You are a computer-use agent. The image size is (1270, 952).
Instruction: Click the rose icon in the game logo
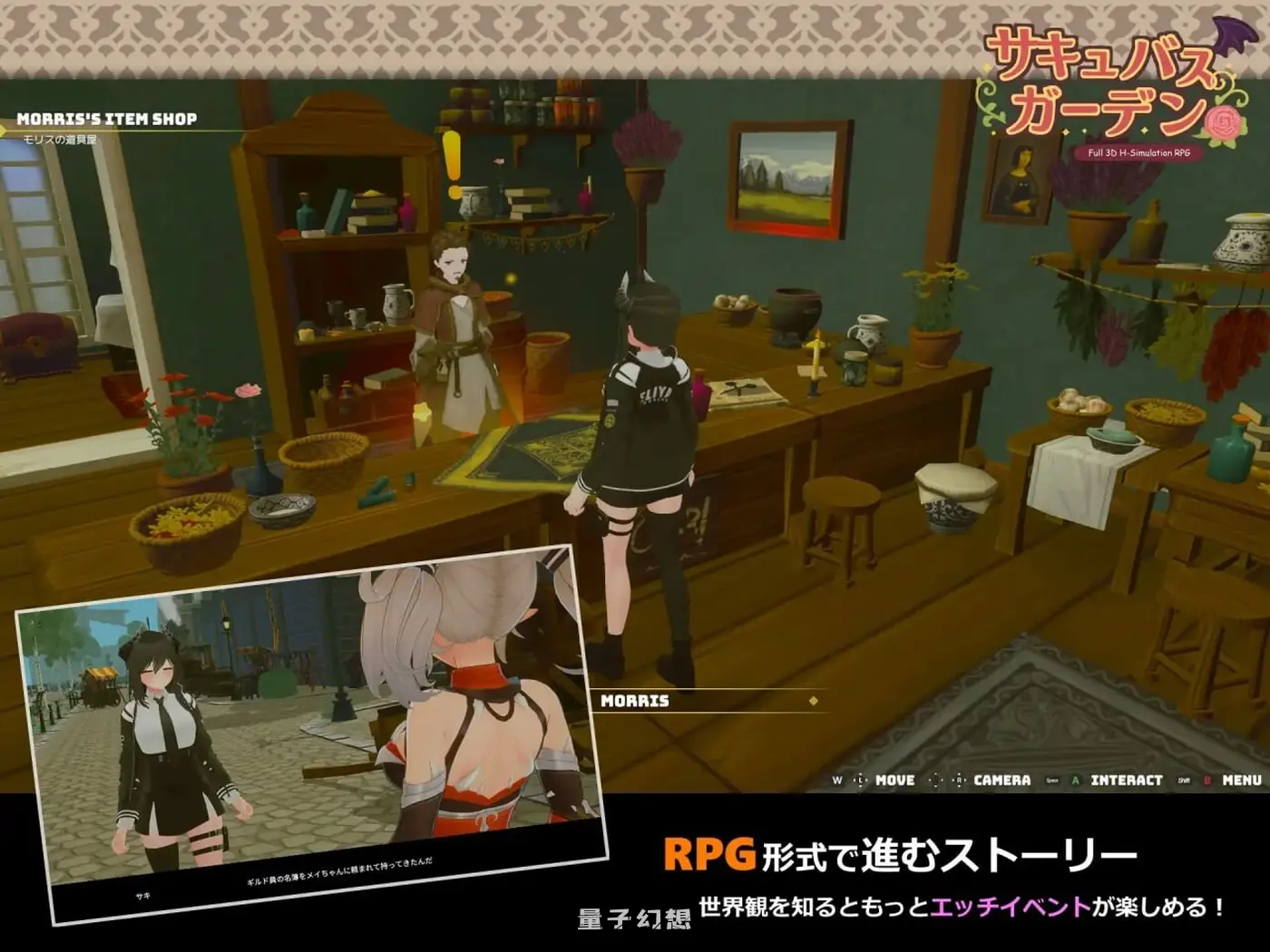coord(1224,123)
